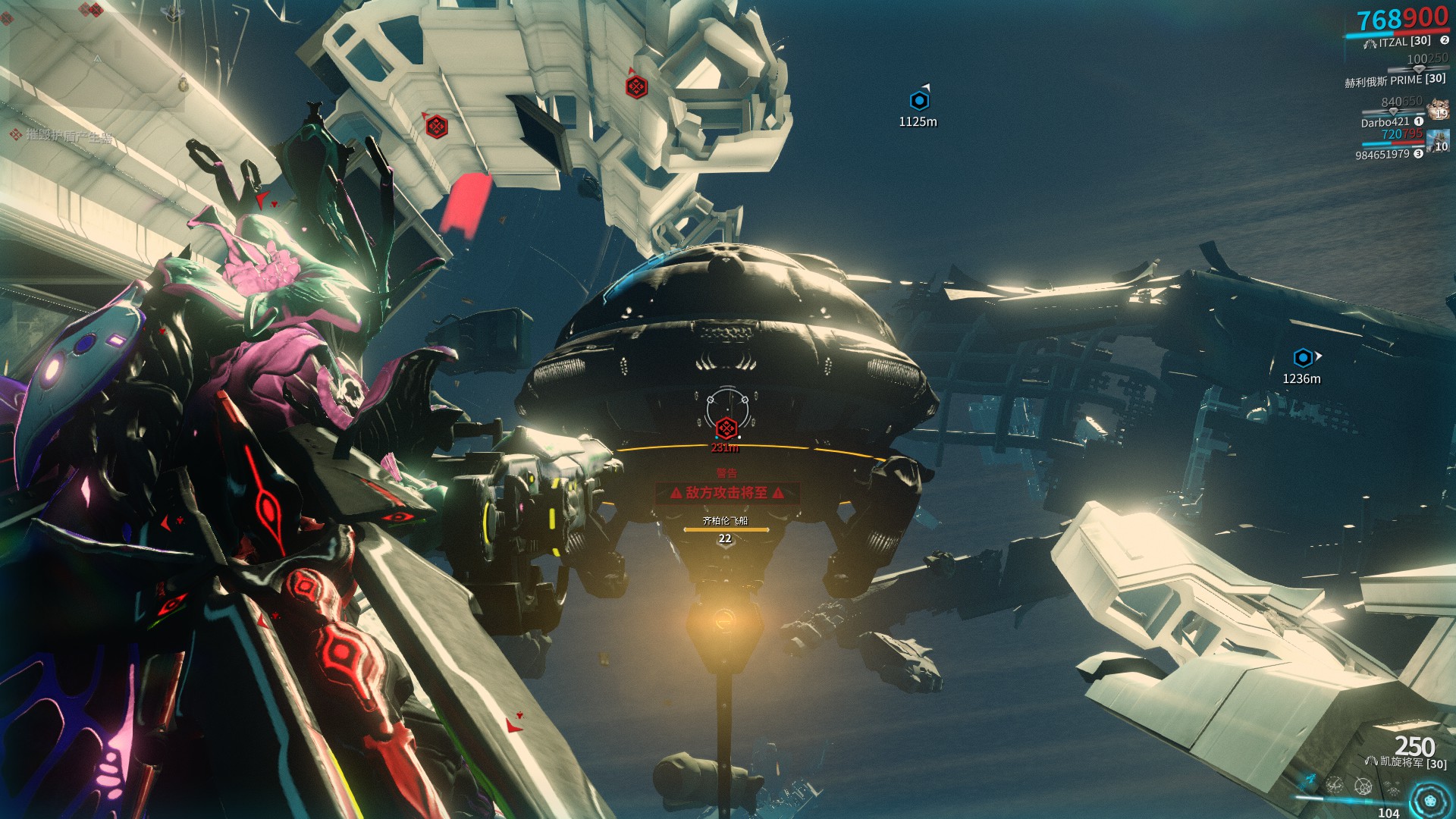Image resolution: width=1456 pixels, height=819 pixels.
Task: Select the blue waypoint marker at 1125m
Action: click(919, 100)
